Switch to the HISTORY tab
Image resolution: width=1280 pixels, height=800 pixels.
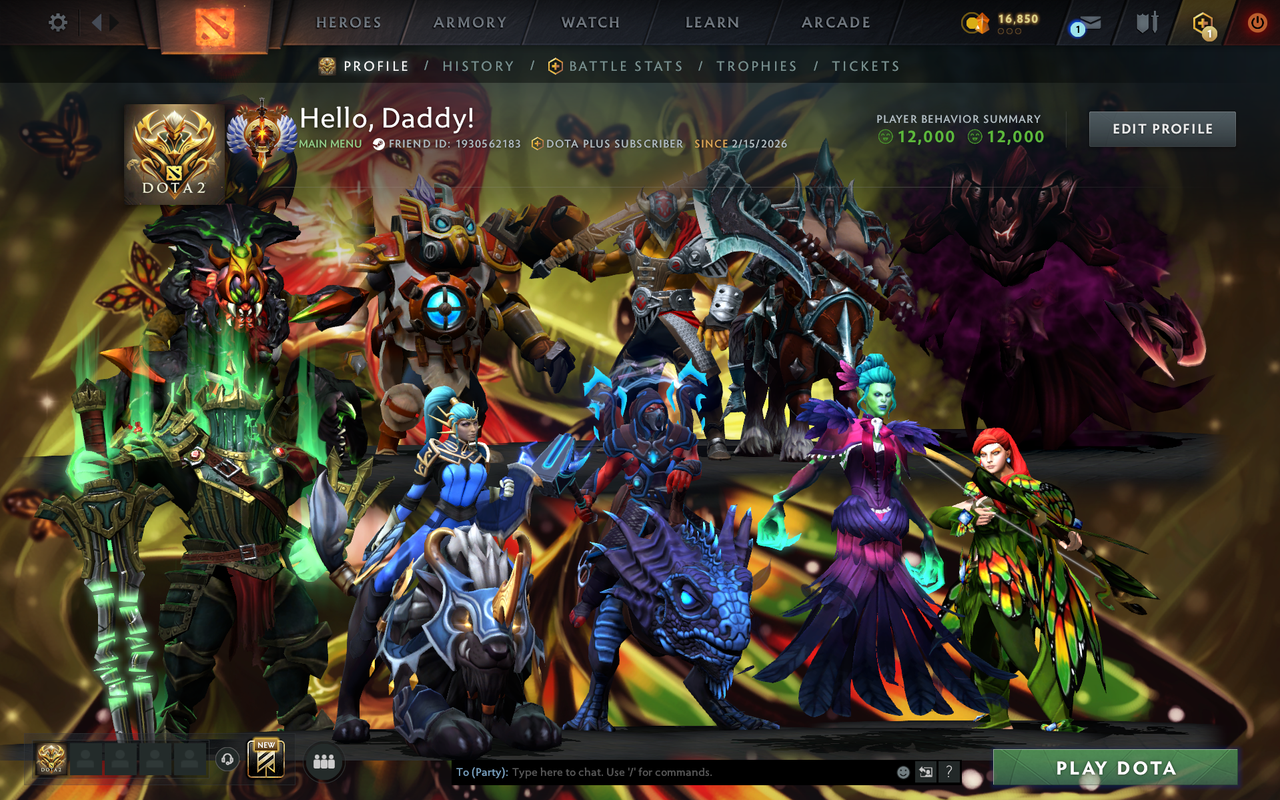pyautogui.click(x=478, y=66)
